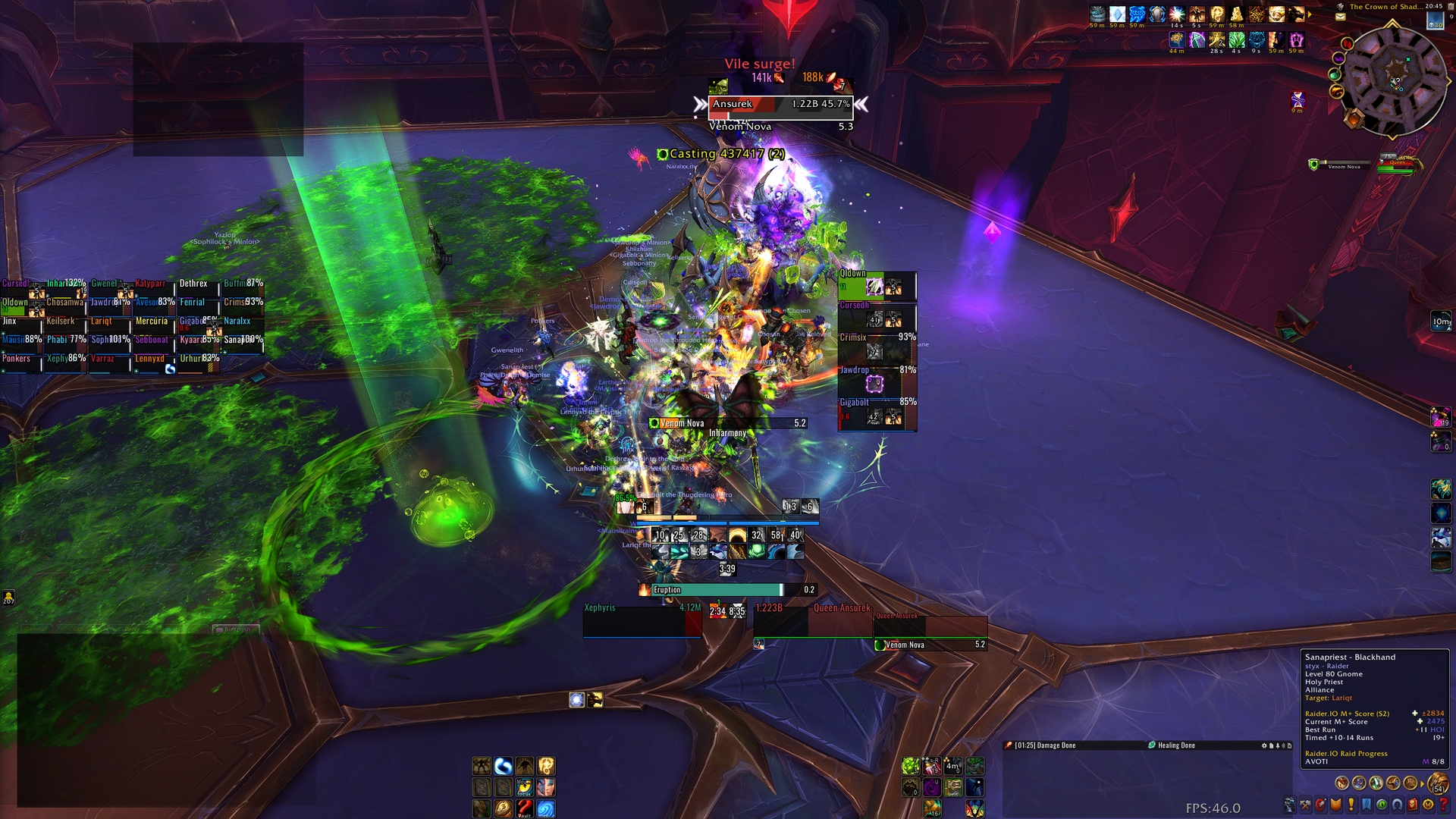Open the main backpack bag icon
Screen dimensions: 1456x819
tap(1437, 783)
